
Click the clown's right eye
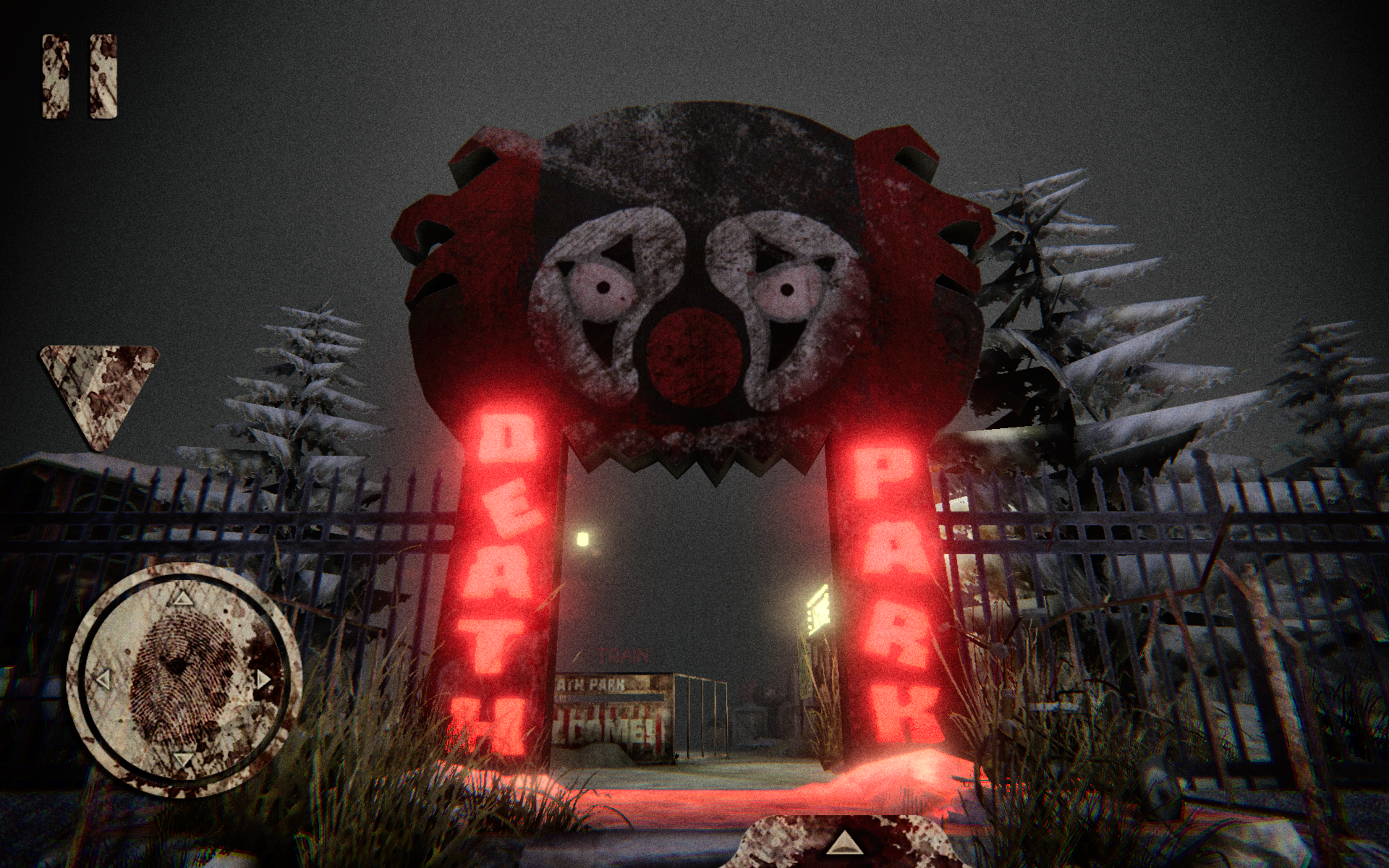tap(789, 289)
